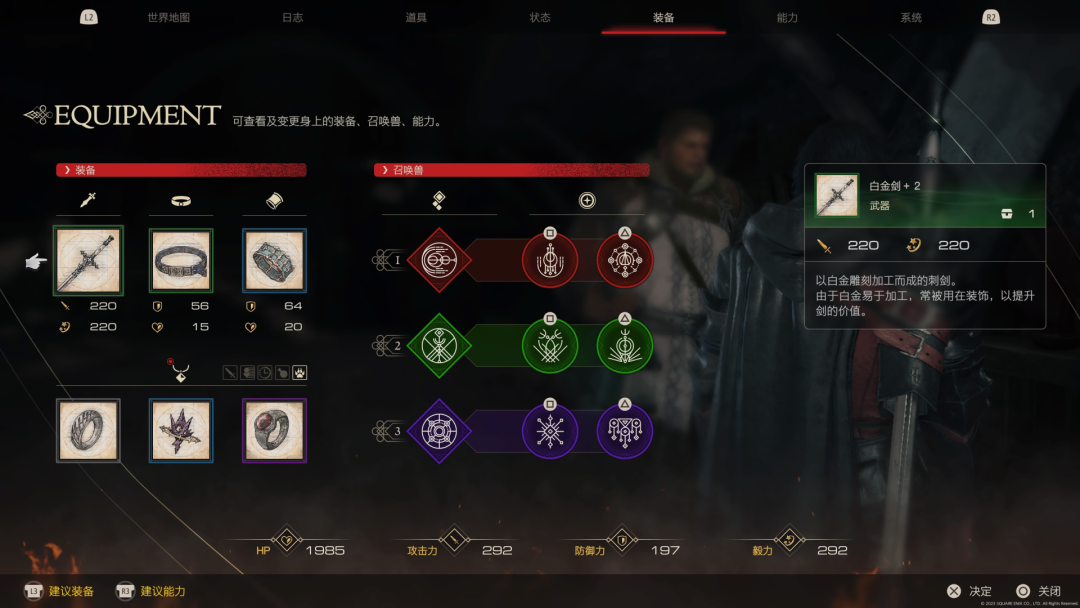
Task: Choose the red-gem ring accessory slot
Action: click(274, 430)
